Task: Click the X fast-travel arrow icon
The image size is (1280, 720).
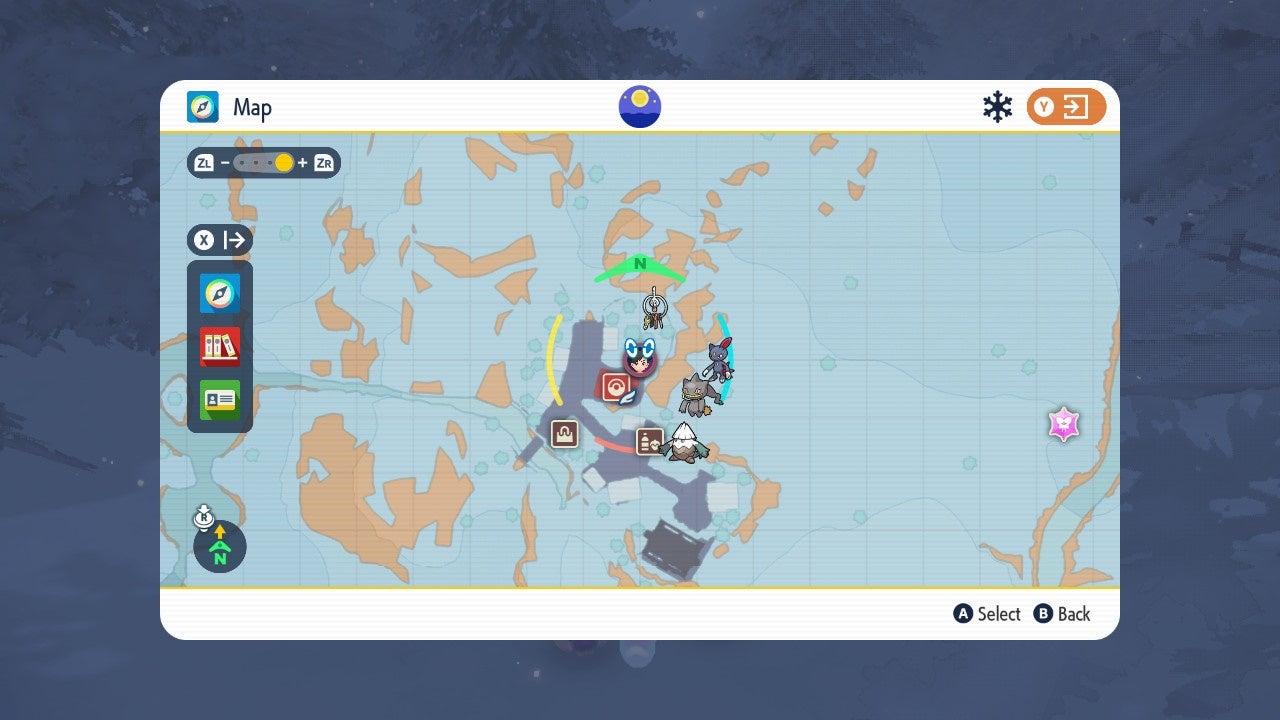Action: [219, 240]
